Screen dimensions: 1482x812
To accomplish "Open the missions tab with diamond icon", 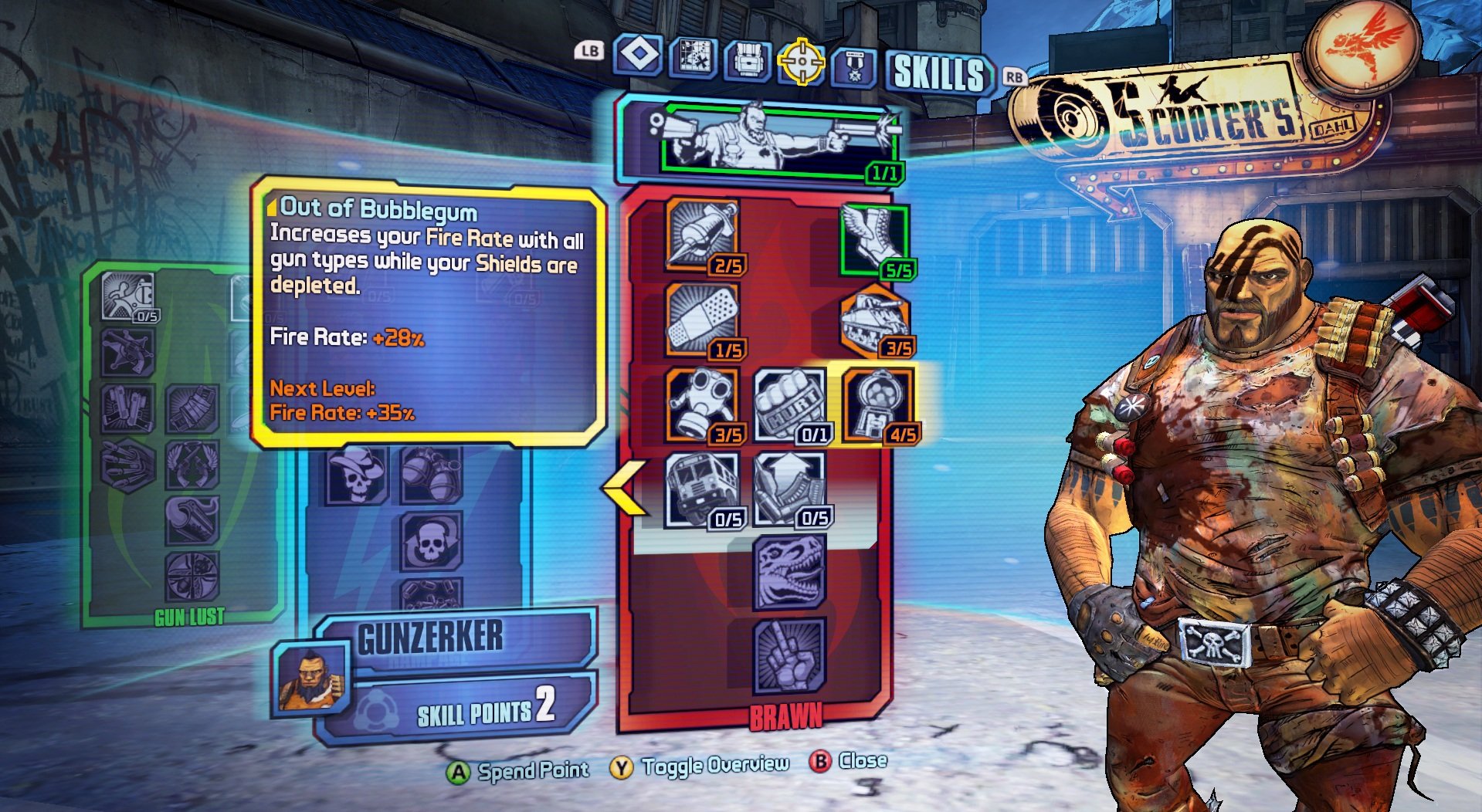I will [638, 56].
